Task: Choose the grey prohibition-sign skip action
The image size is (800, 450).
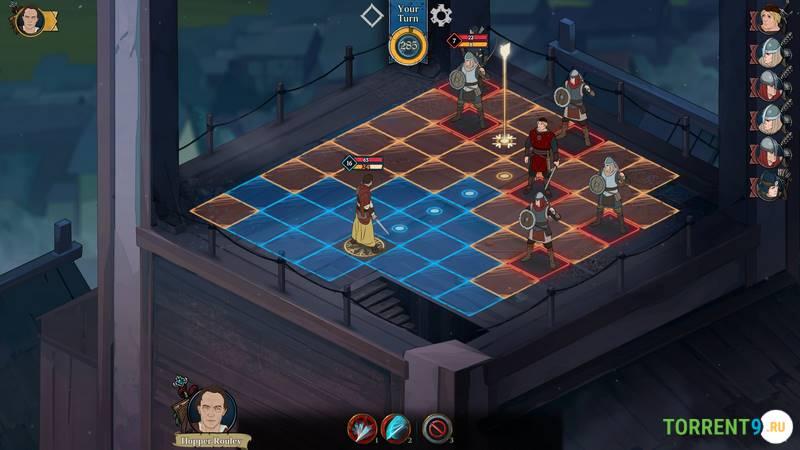Action: click(437, 428)
